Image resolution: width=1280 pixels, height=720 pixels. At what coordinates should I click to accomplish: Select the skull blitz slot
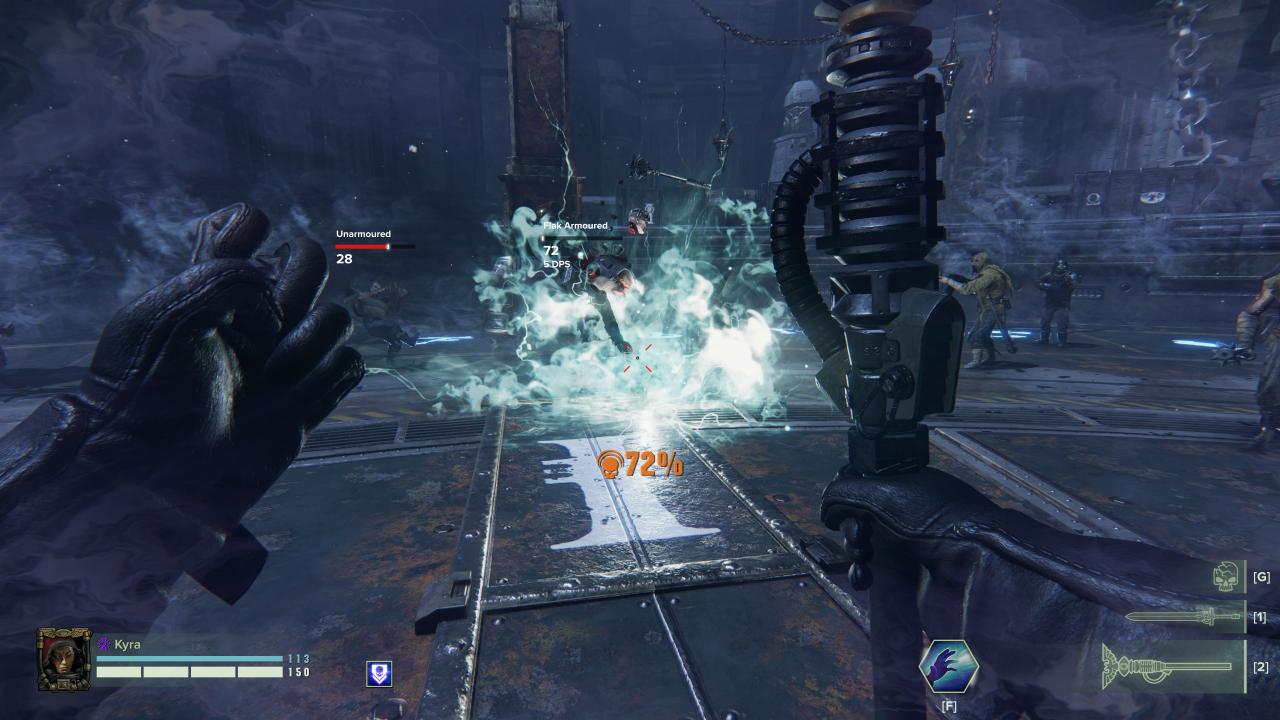pos(1226,577)
